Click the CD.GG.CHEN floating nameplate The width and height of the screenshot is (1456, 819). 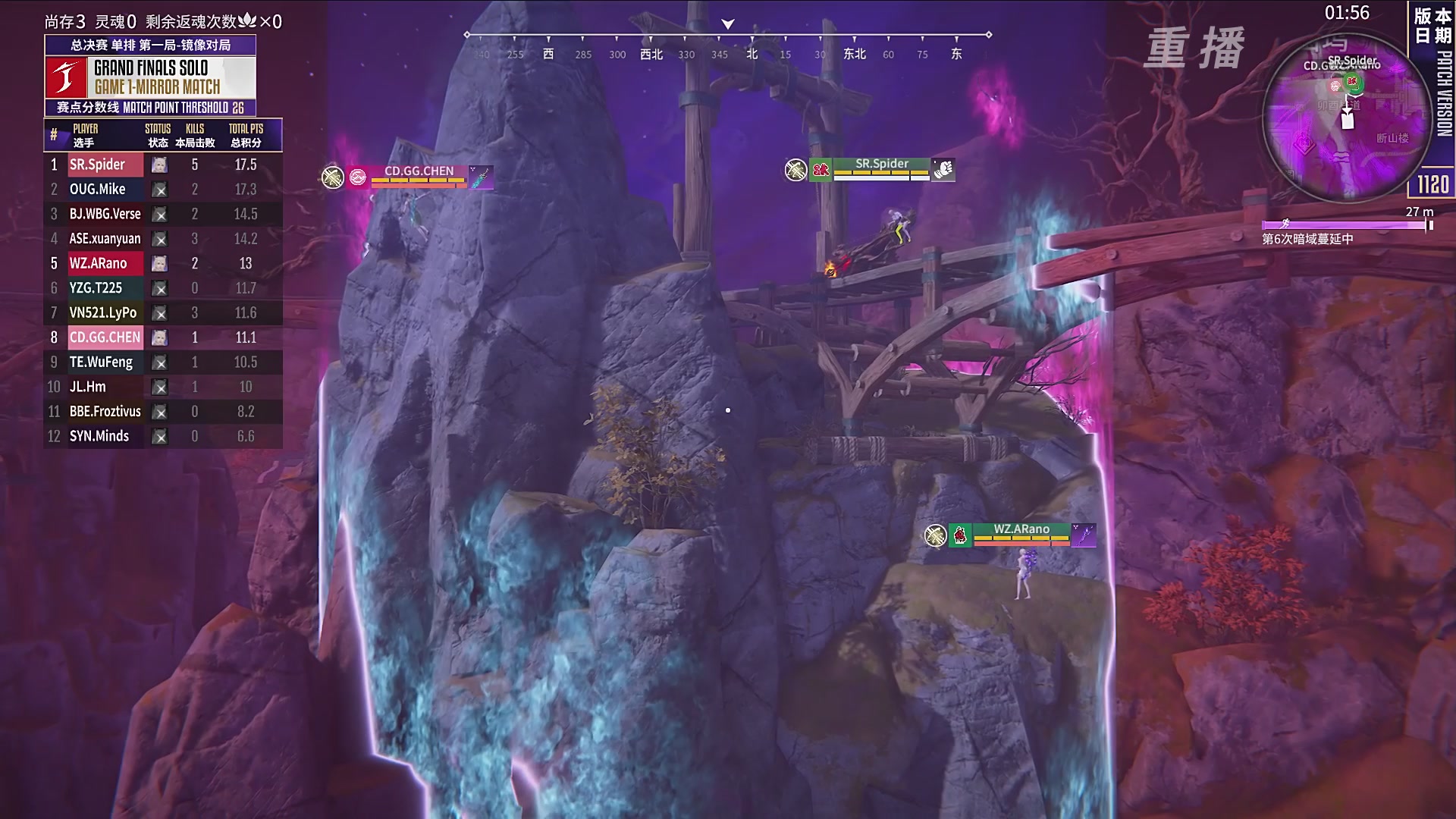pos(419,171)
